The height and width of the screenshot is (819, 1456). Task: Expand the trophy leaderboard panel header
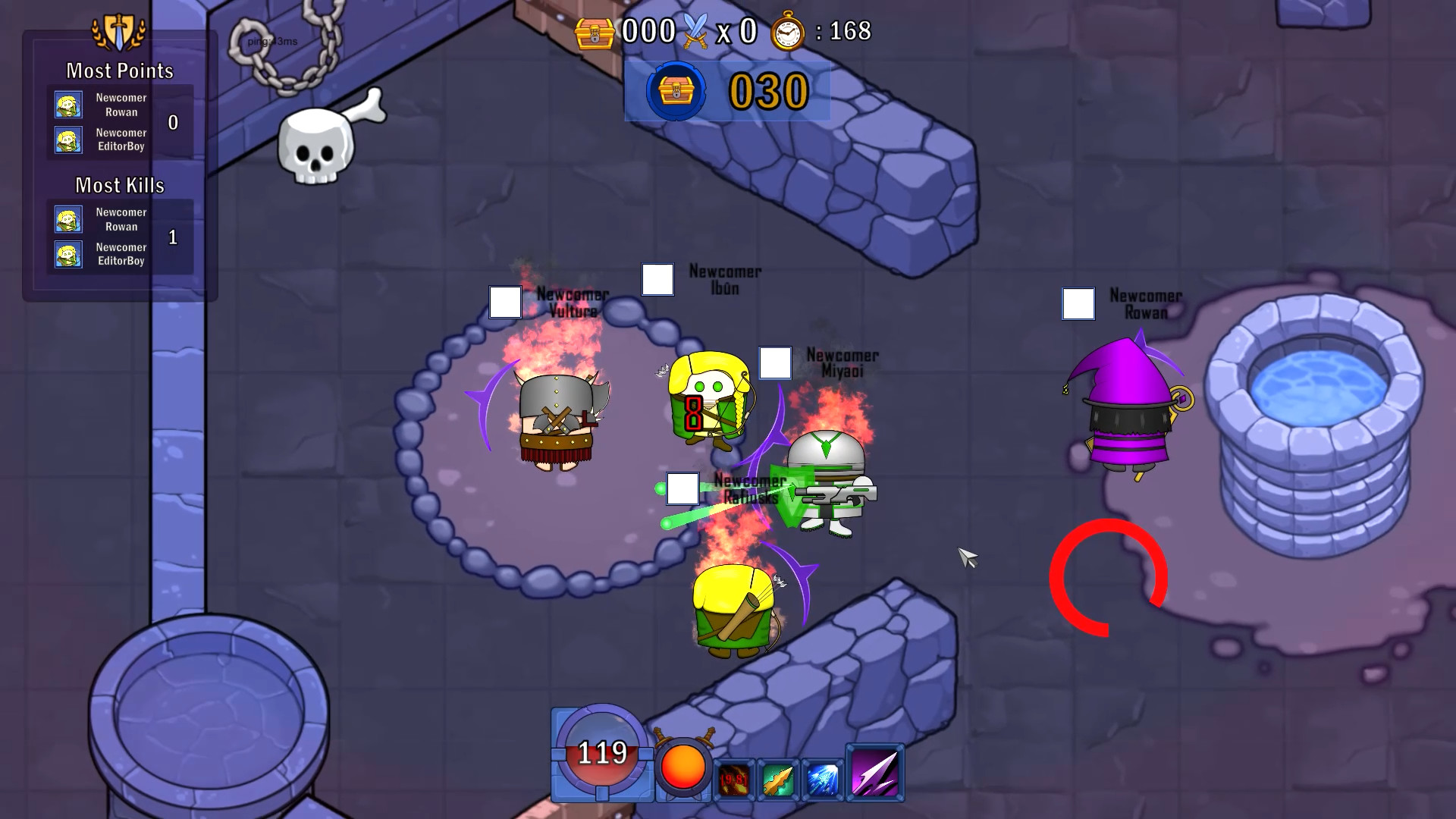(x=118, y=32)
